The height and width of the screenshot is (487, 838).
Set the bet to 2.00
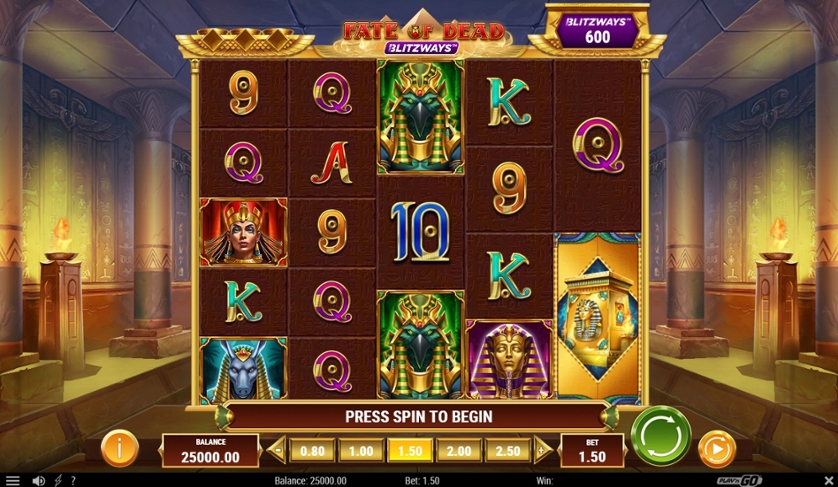pyautogui.click(x=460, y=451)
